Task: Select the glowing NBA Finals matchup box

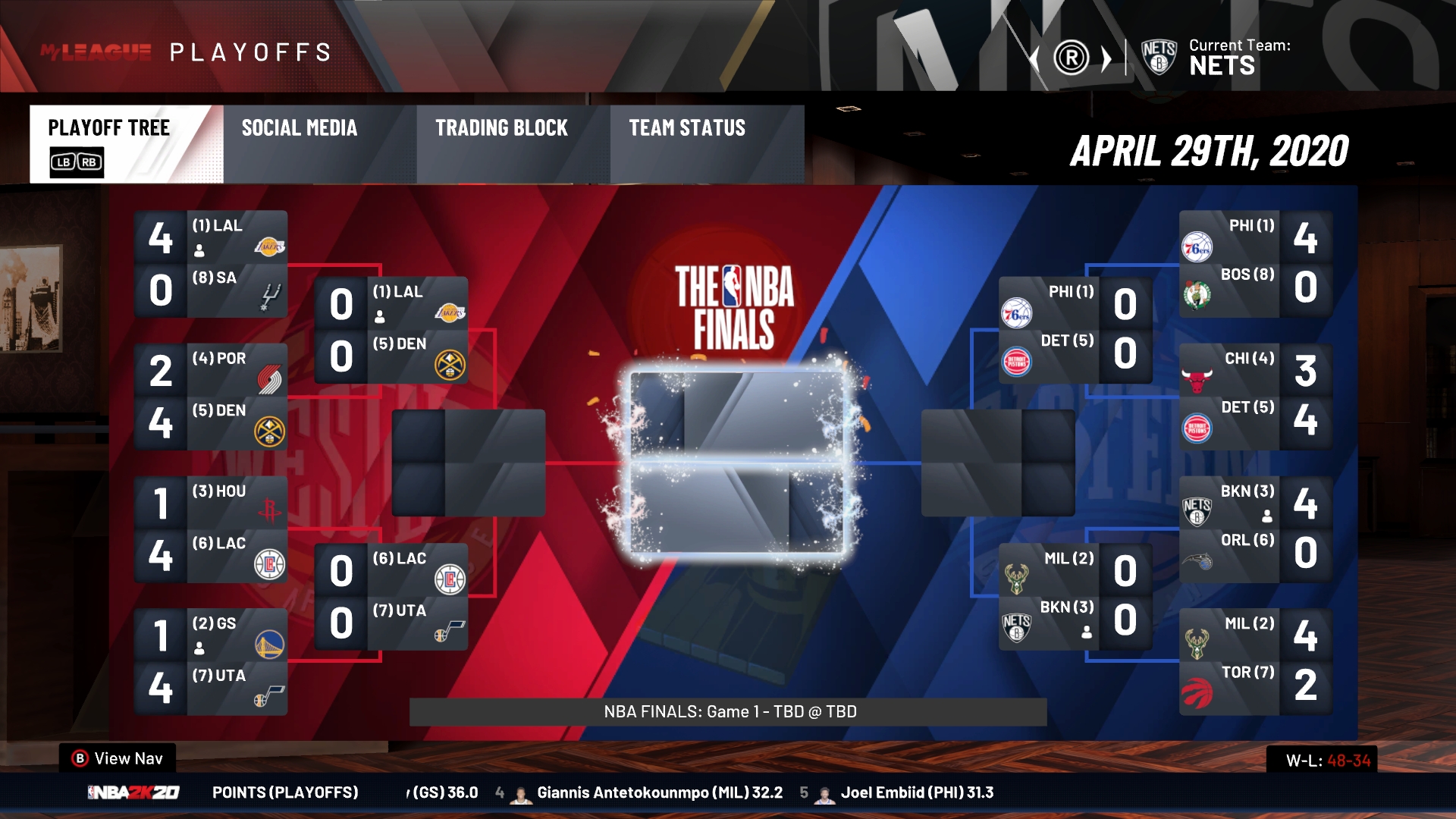Action: [736, 463]
